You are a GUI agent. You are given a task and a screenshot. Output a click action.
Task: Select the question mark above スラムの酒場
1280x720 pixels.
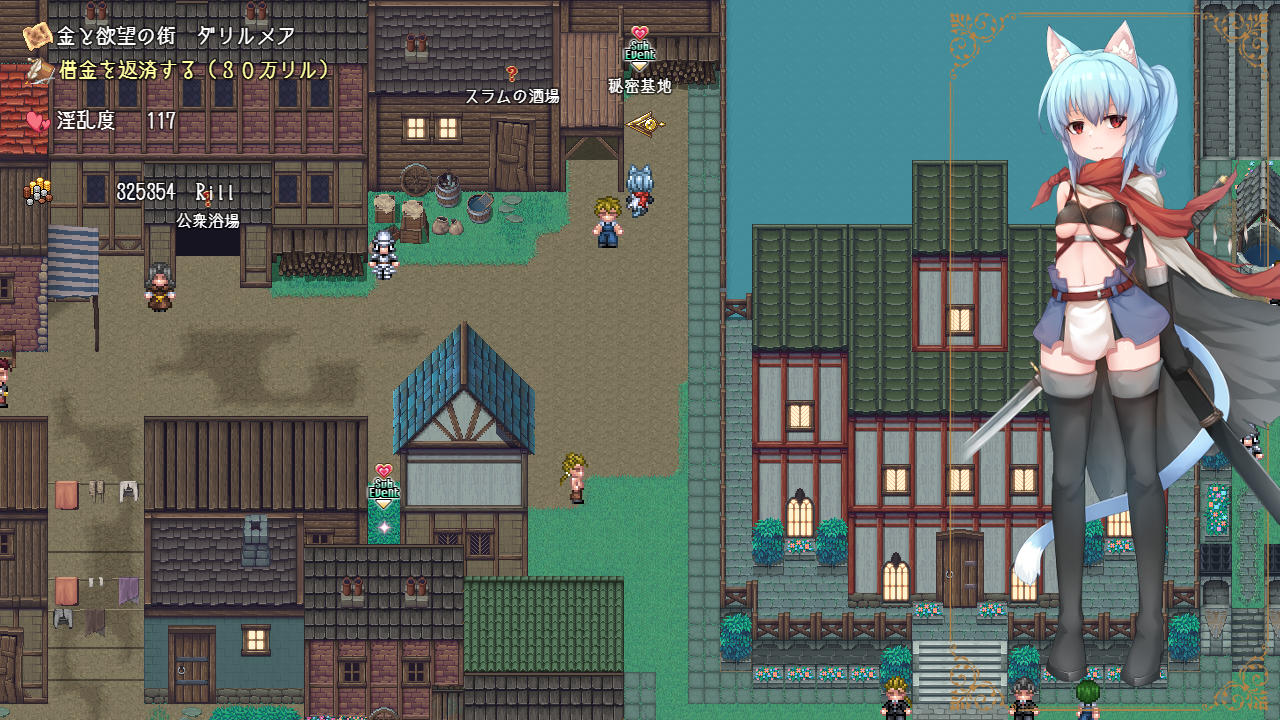pos(512,74)
